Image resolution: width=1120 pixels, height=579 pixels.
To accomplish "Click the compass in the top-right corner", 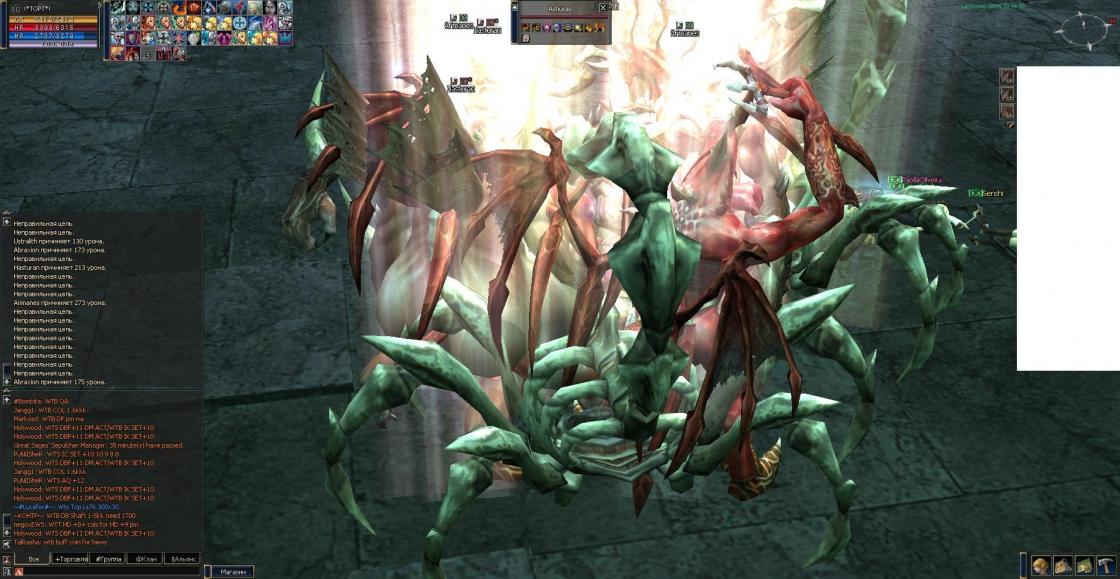I will [1080, 30].
